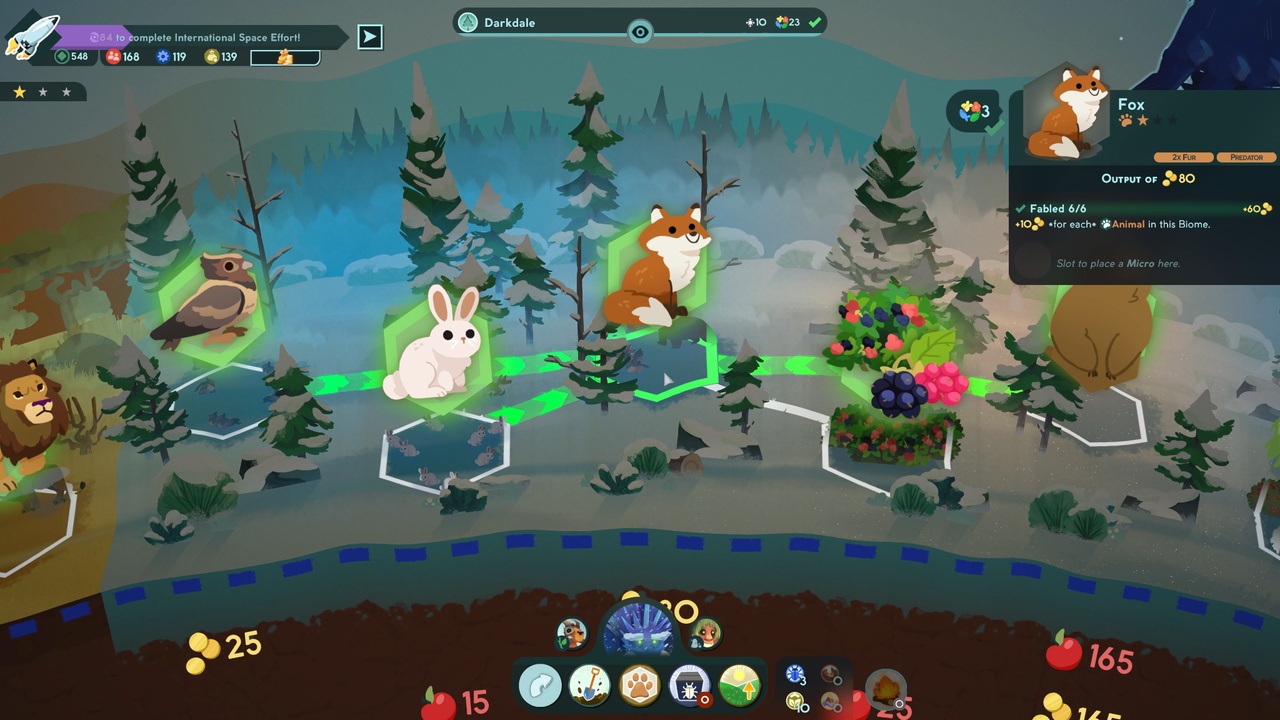The width and height of the screenshot is (1280, 720).
Task: Select the landscape upgrade tool
Action: pyautogui.click(x=740, y=687)
